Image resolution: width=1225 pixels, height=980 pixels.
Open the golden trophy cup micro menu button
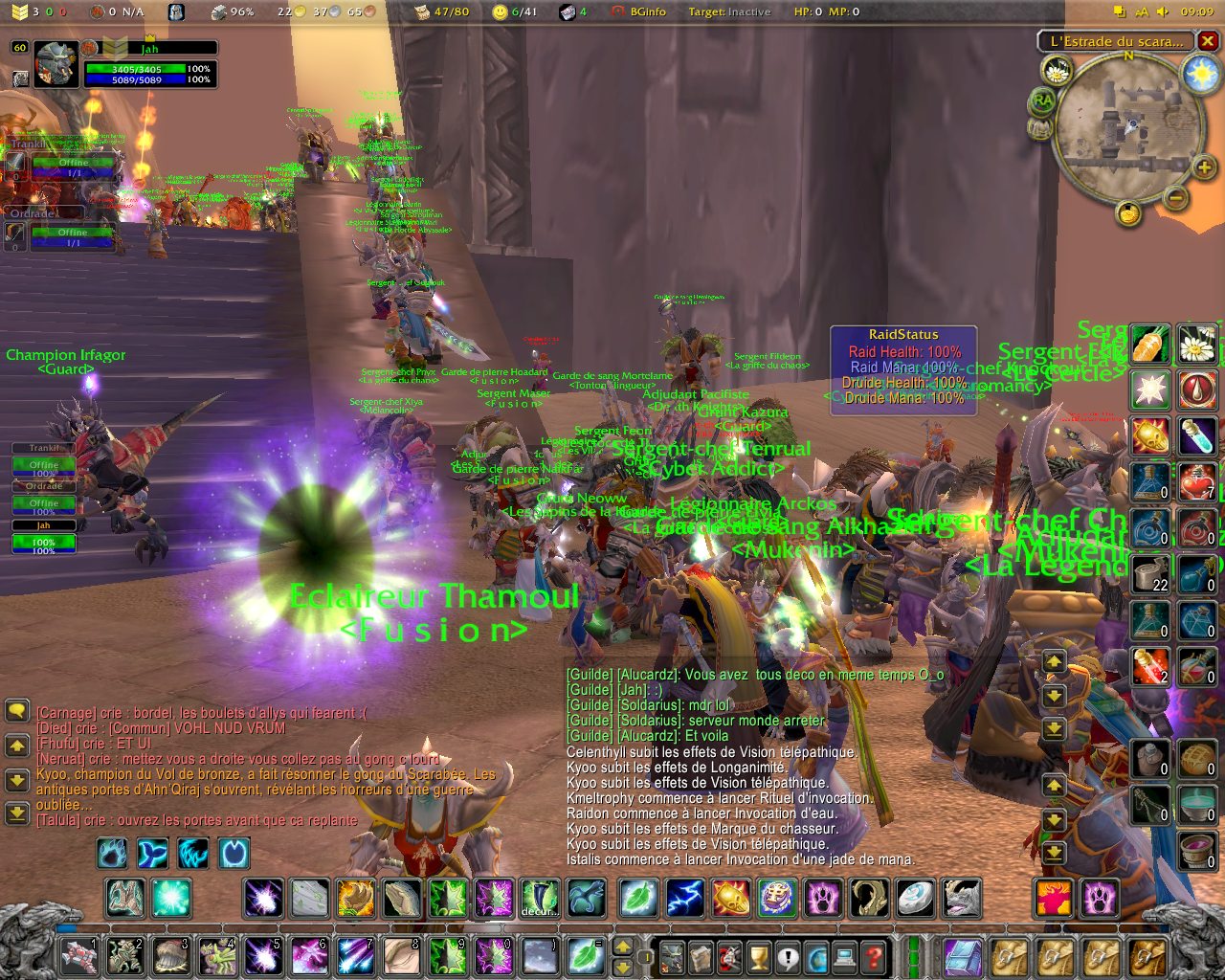[758, 956]
